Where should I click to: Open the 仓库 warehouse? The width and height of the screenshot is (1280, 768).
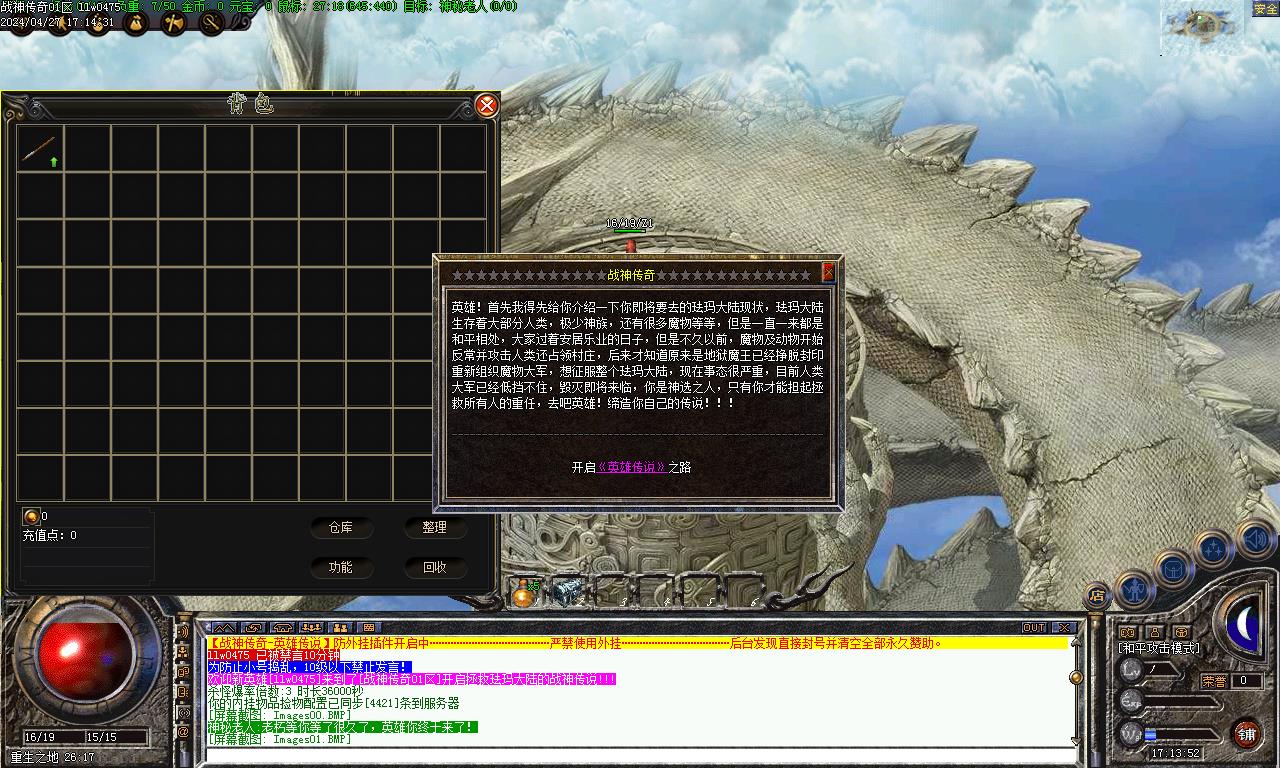[x=340, y=527]
